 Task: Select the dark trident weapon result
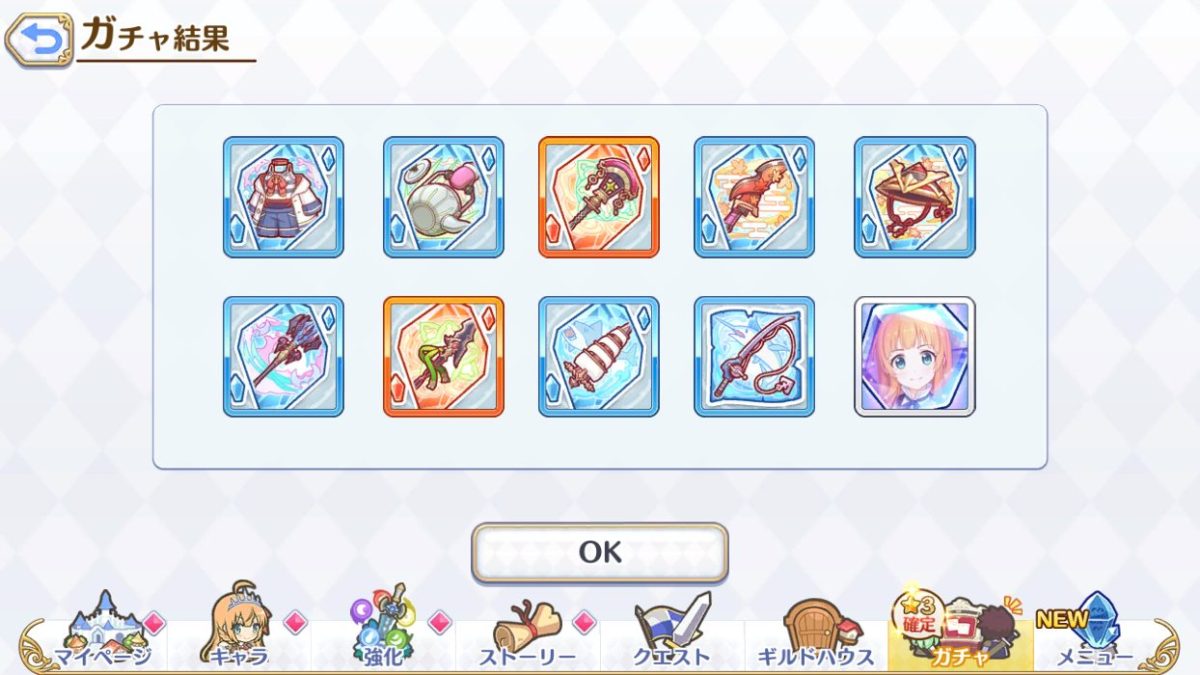coord(283,356)
